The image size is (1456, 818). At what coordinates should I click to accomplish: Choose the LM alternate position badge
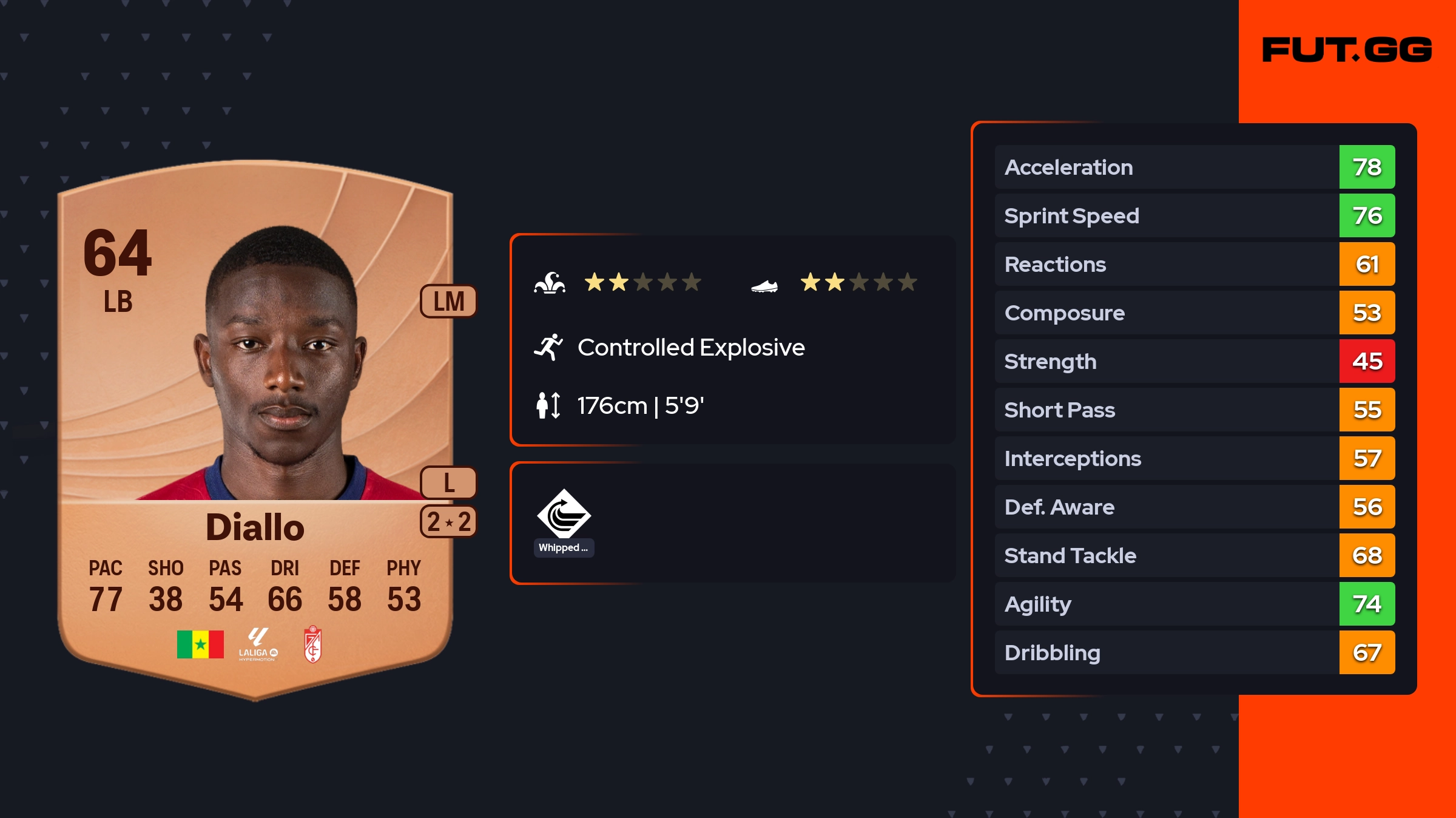click(448, 301)
